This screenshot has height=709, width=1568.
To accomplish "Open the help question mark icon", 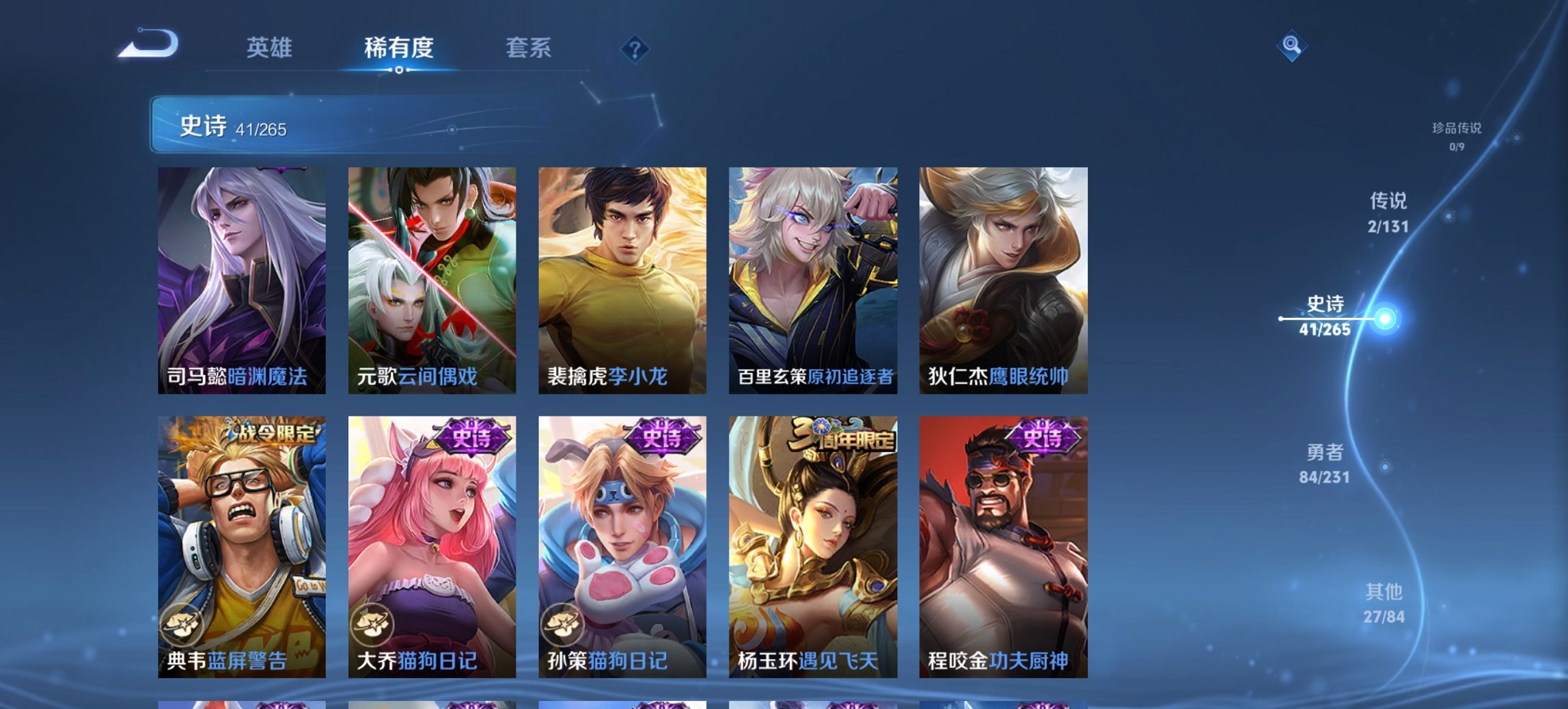I will (635, 49).
